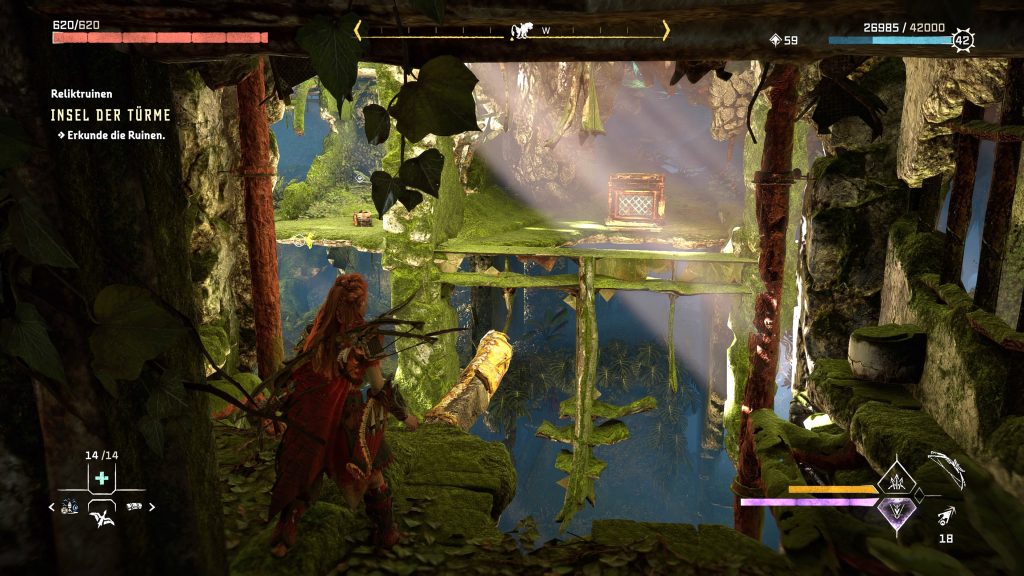This screenshot has width=1024, height=576.
Task: Select the next tool right arrow
Action: click(x=153, y=507)
